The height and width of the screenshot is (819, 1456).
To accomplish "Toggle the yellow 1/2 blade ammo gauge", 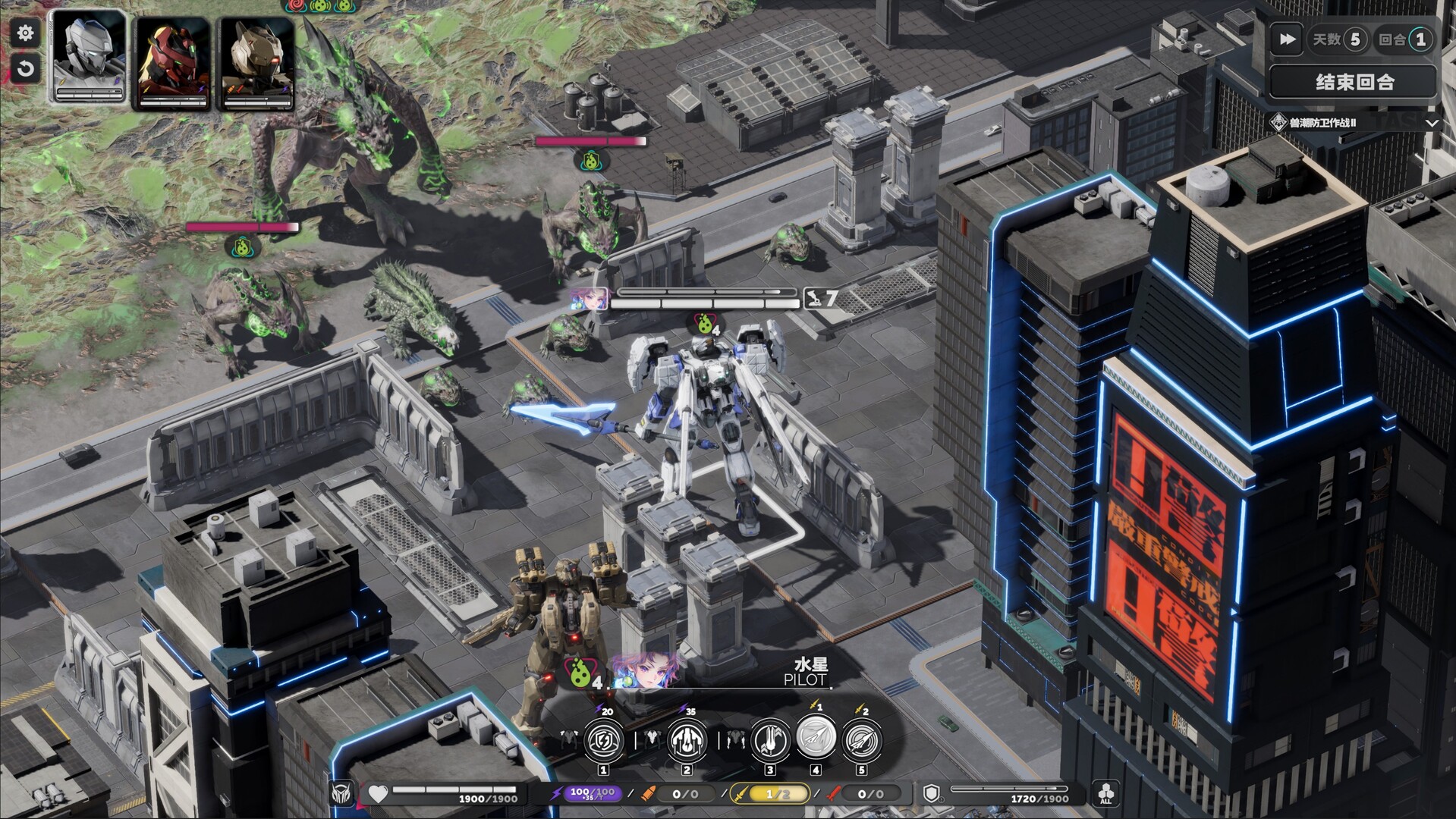I will point(771,793).
